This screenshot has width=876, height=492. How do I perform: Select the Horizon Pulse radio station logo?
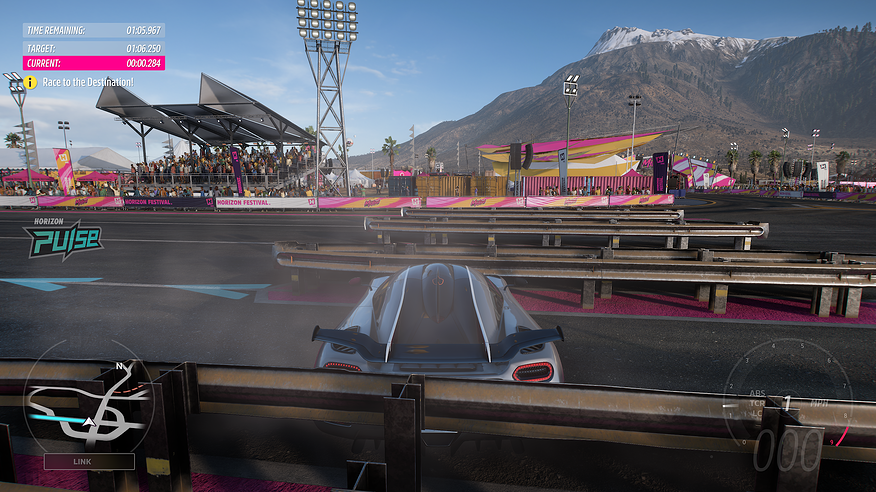pos(64,240)
